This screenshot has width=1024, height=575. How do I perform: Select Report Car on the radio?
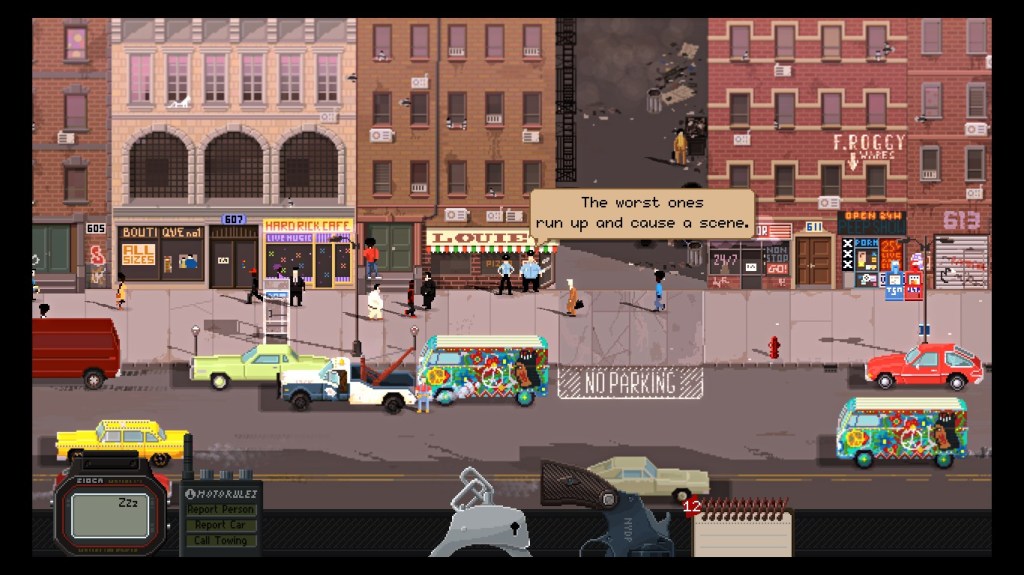(221, 525)
